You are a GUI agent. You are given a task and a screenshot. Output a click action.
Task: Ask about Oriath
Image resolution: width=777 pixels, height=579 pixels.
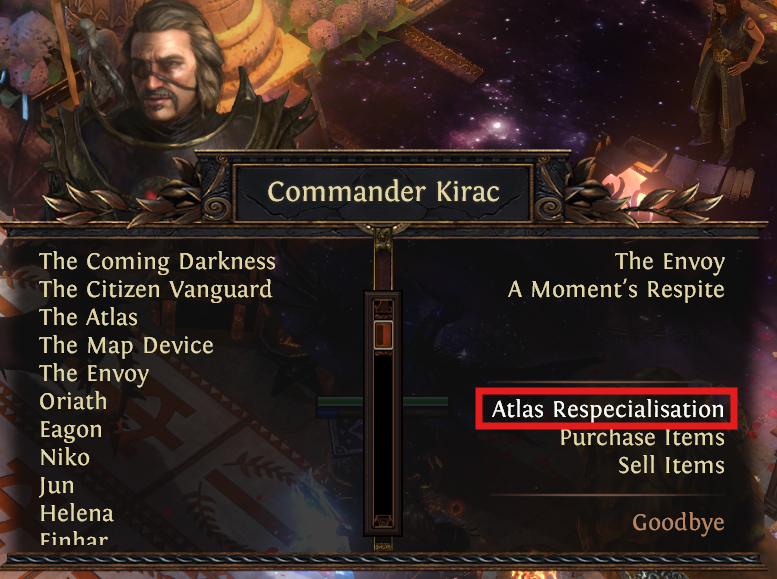(73, 402)
